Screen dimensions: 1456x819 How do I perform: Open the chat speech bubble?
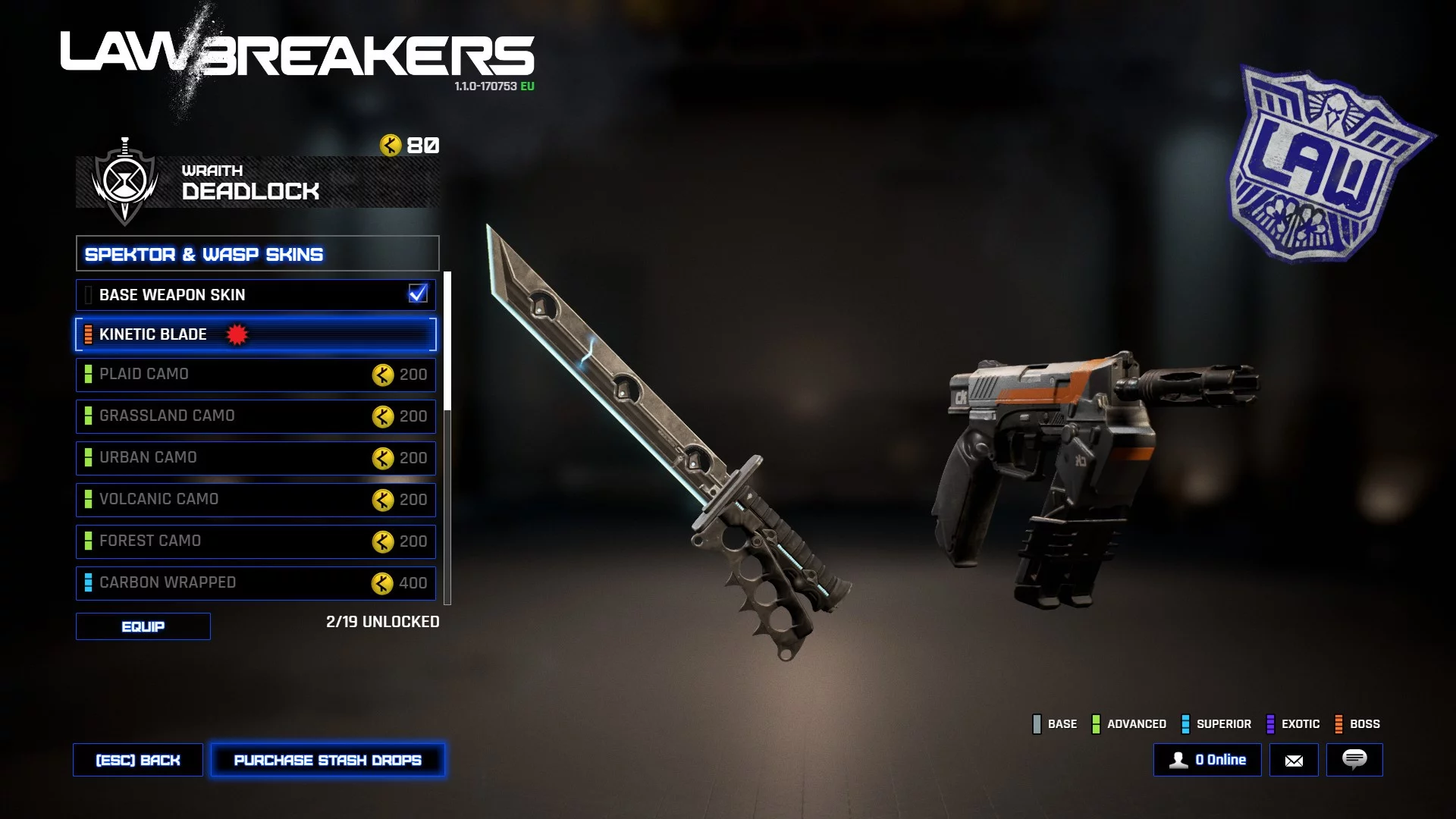tap(1354, 760)
